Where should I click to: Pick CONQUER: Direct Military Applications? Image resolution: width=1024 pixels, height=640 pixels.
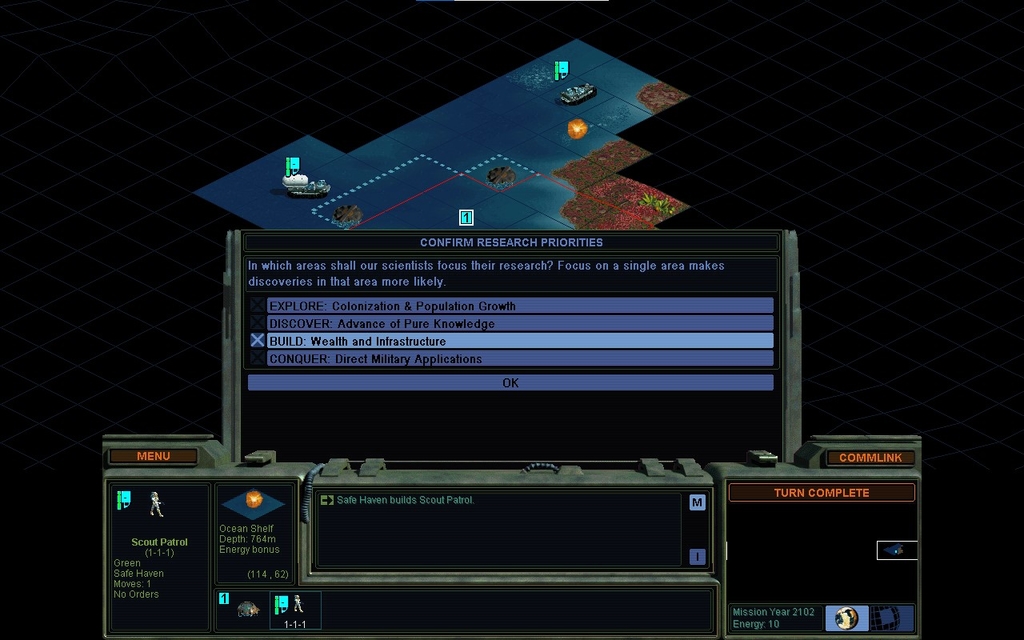point(510,359)
